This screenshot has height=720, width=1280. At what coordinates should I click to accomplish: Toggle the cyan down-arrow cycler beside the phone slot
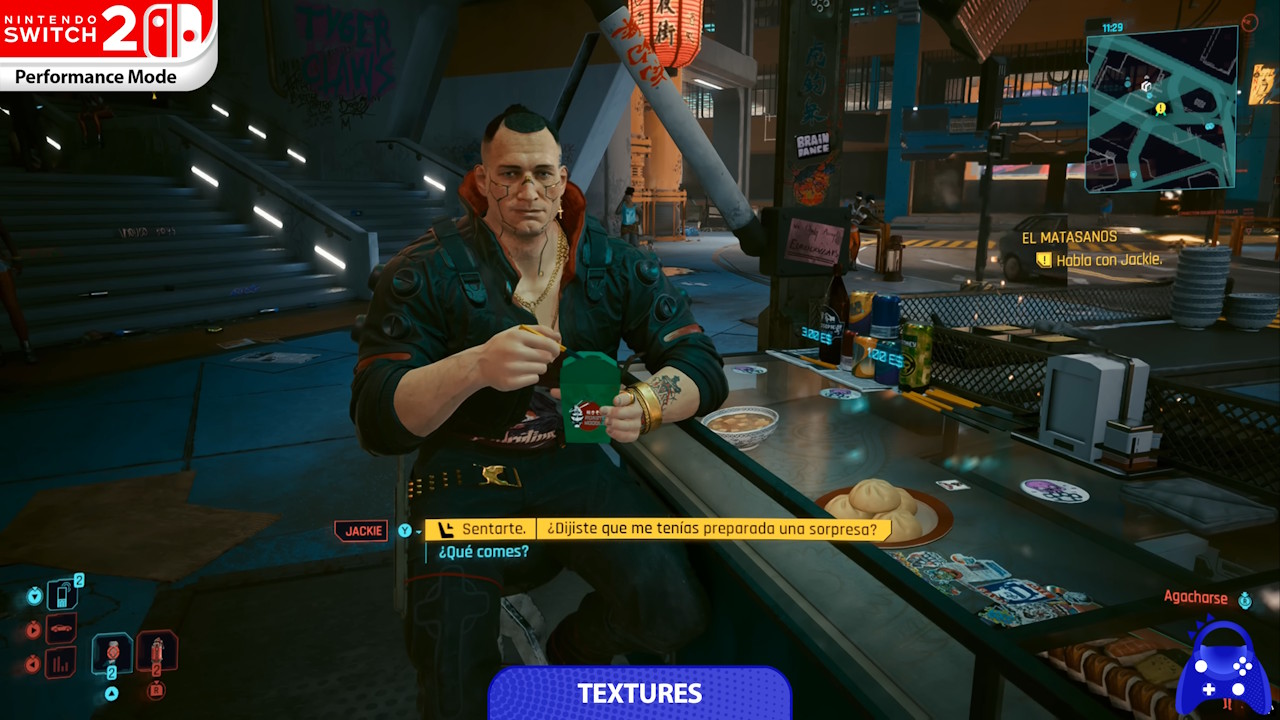click(x=34, y=596)
